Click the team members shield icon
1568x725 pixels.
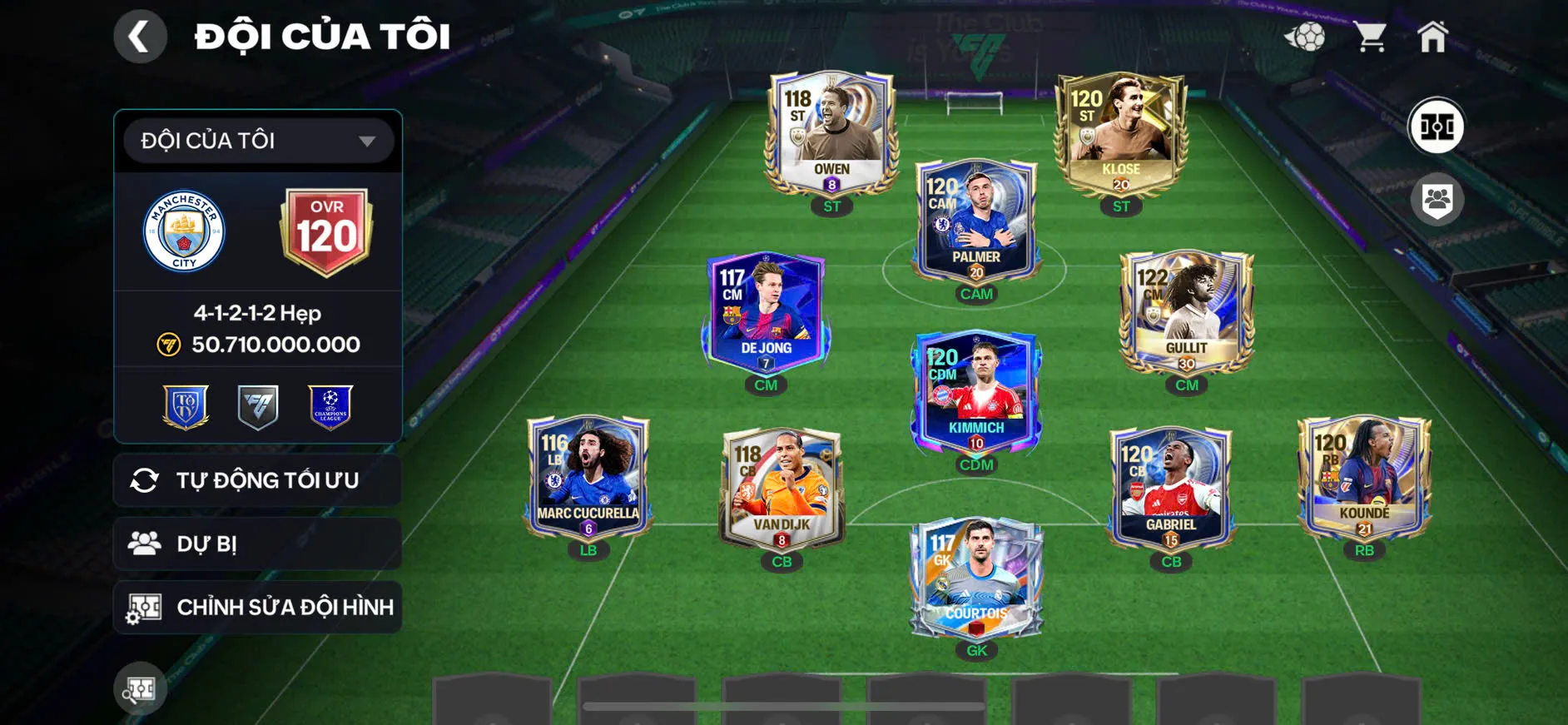pos(1436,197)
